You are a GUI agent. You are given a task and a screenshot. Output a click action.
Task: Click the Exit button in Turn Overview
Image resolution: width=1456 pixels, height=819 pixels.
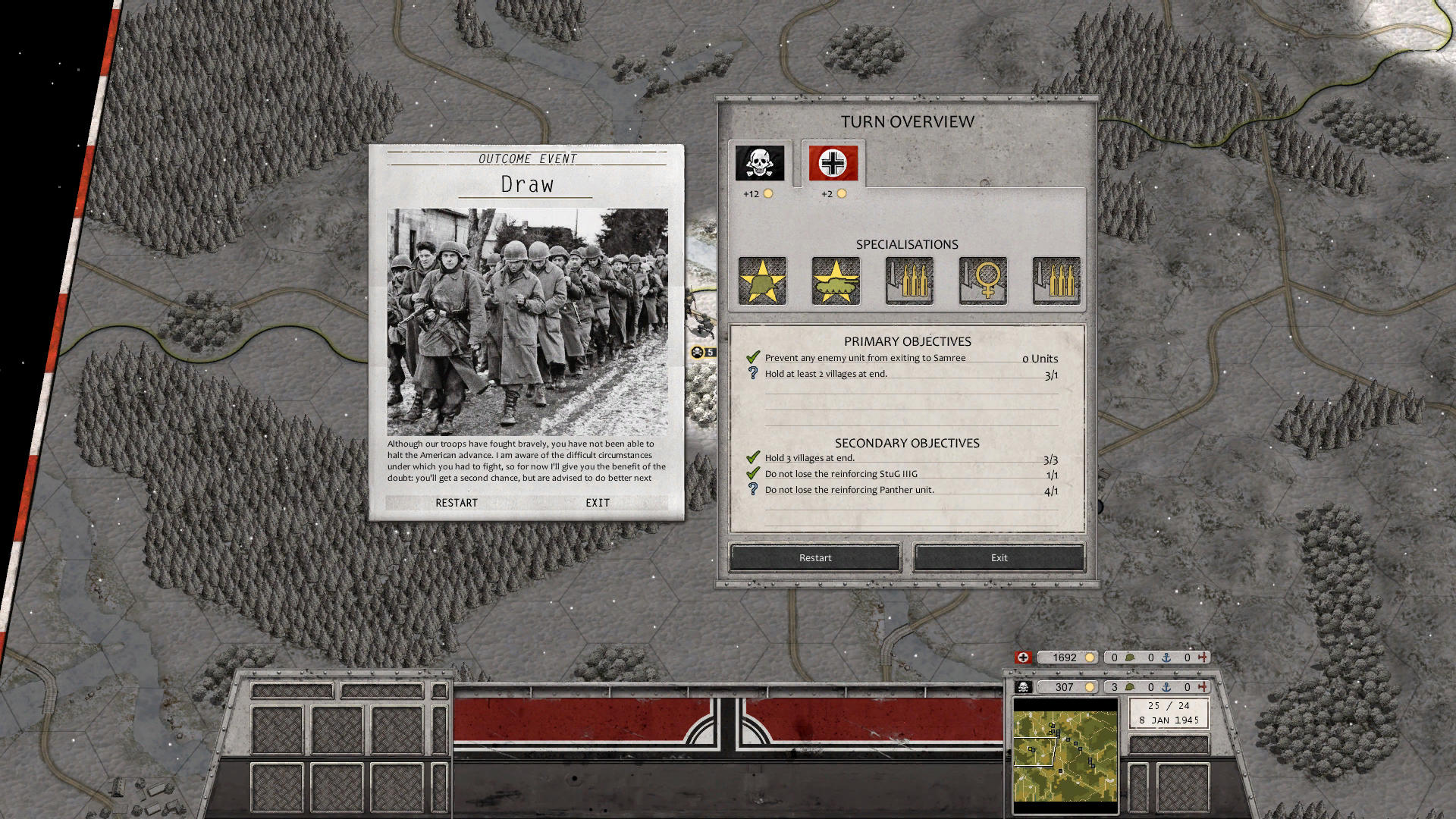(998, 557)
